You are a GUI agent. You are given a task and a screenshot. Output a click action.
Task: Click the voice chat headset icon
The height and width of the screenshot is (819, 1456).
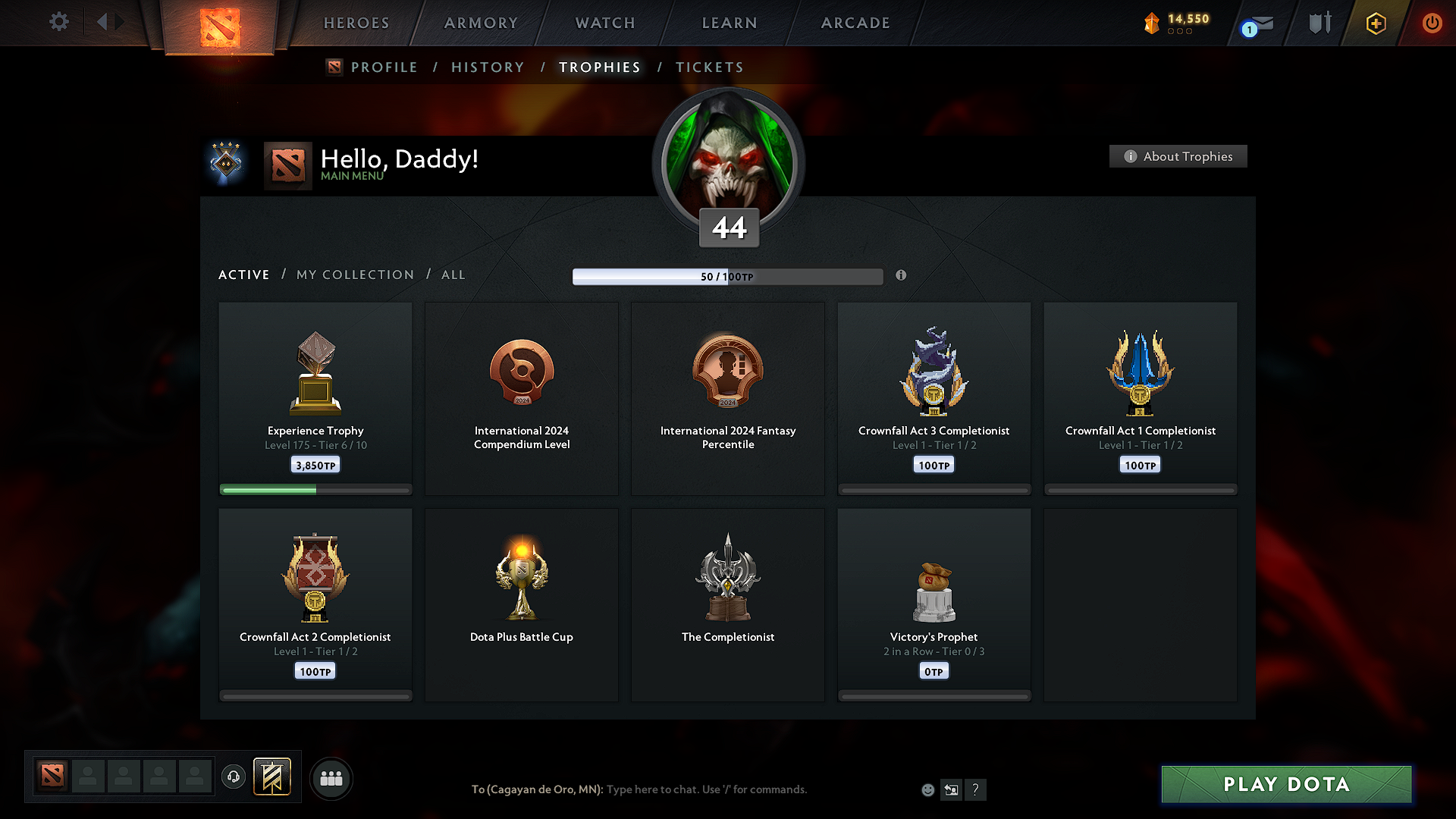pyautogui.click(x=233, y=777)
